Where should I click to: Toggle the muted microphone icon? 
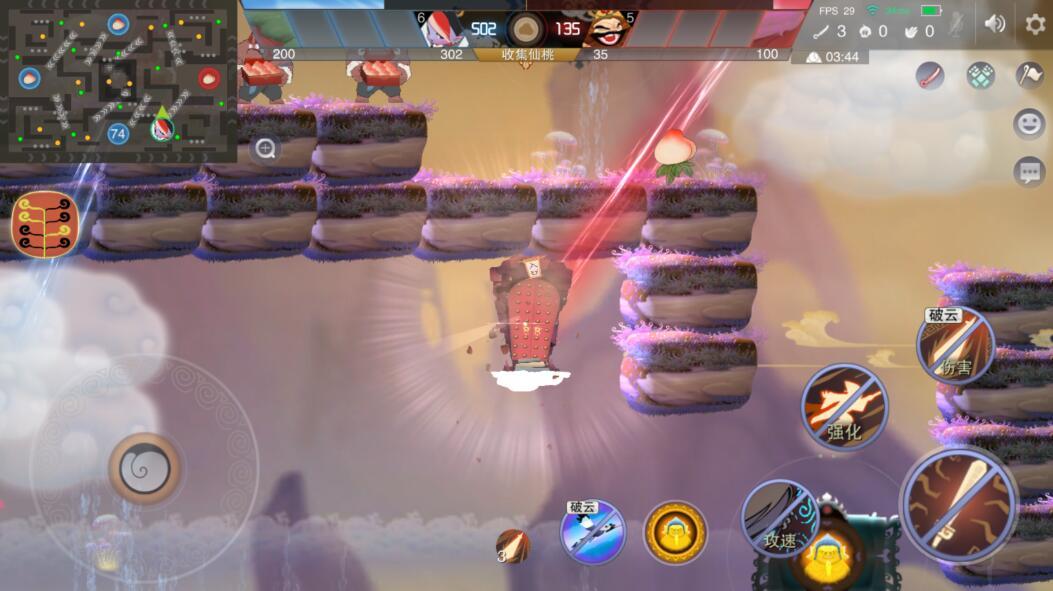957,24
